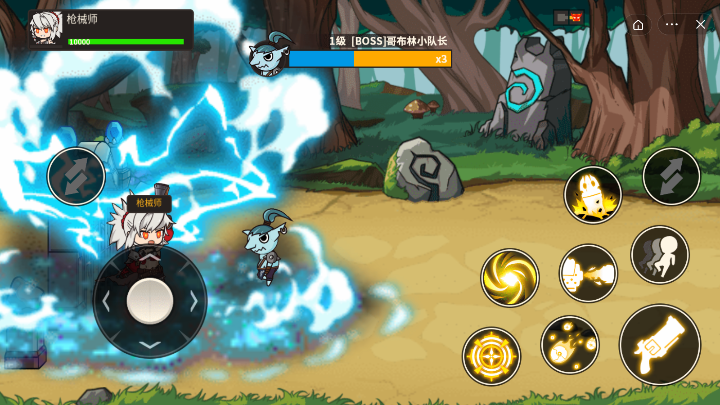This screenshot has width=720, height=405.
Task: Activate the flamethrower gun skill
Action: [588, 273]
